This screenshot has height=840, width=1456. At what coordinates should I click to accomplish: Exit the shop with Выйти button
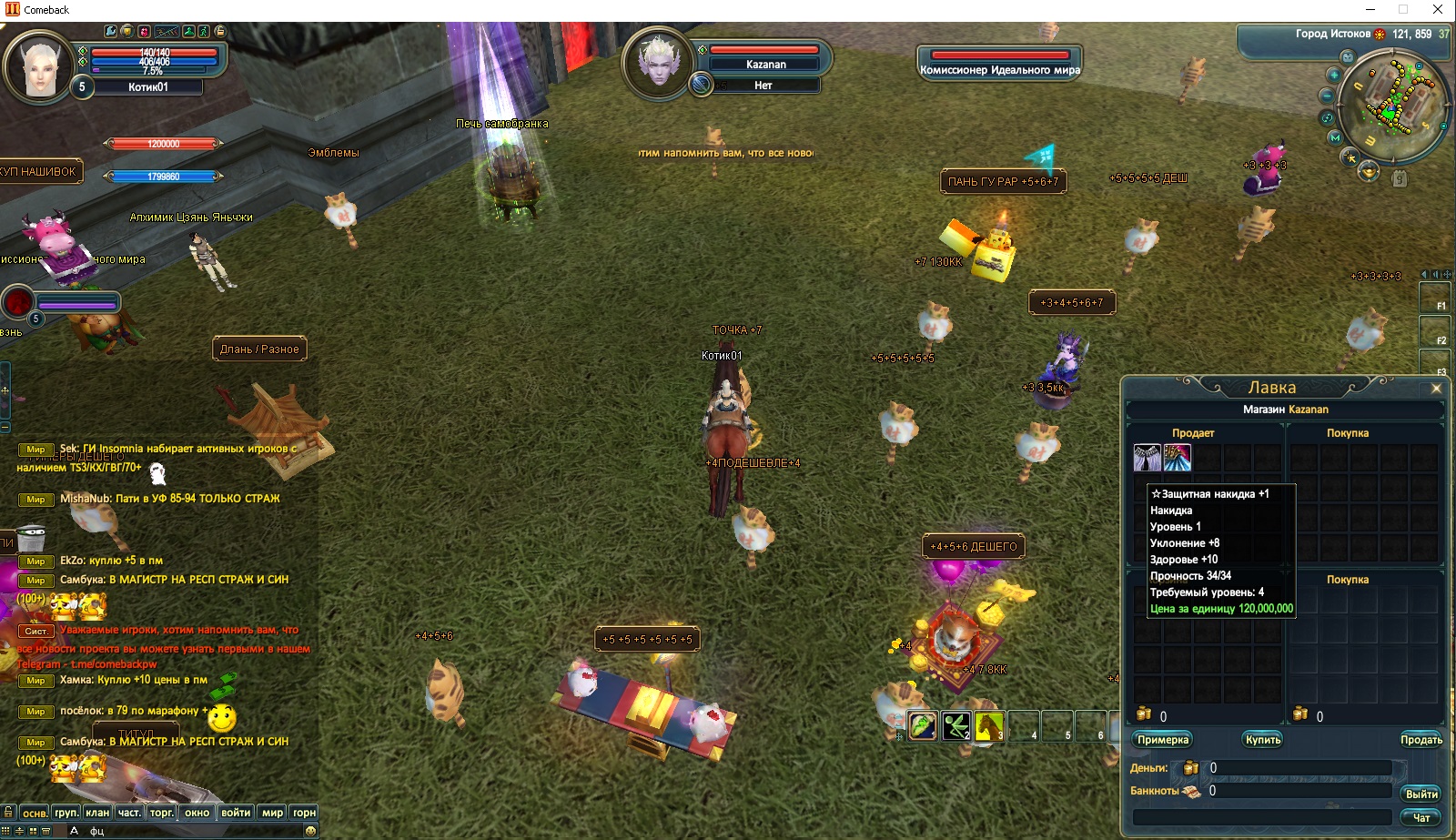coord(1421,794)
